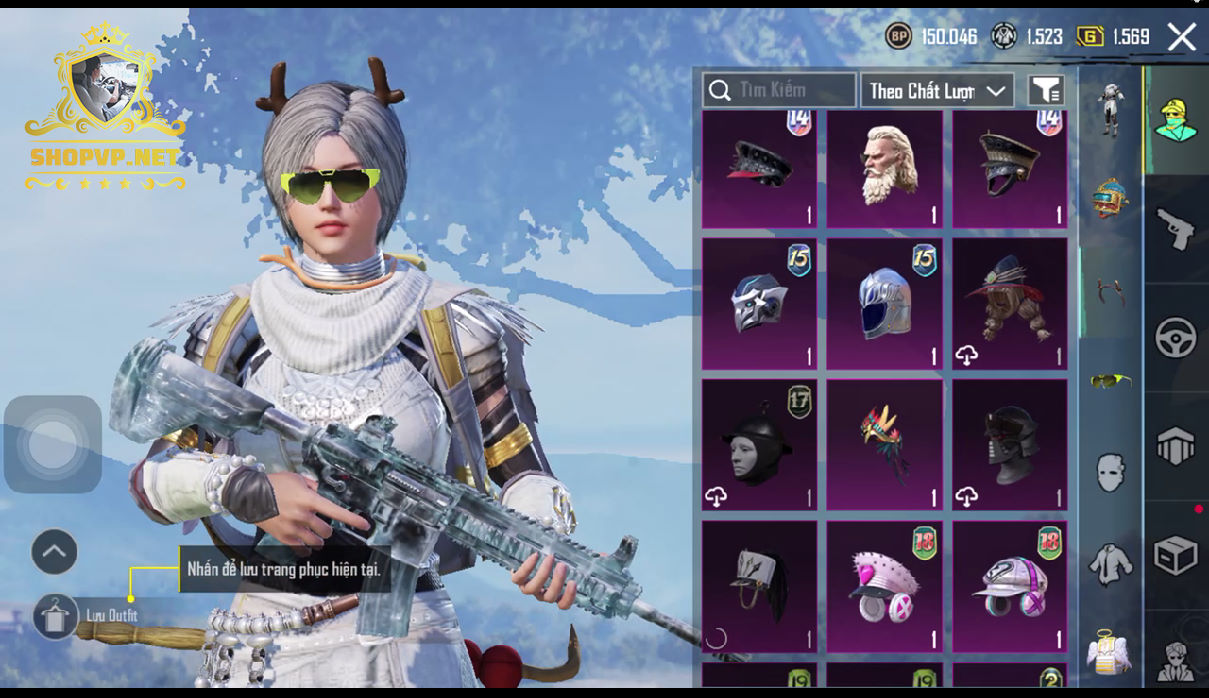Select the colorful feathered headdress item

pyautogui.click(x=884, y=444)
